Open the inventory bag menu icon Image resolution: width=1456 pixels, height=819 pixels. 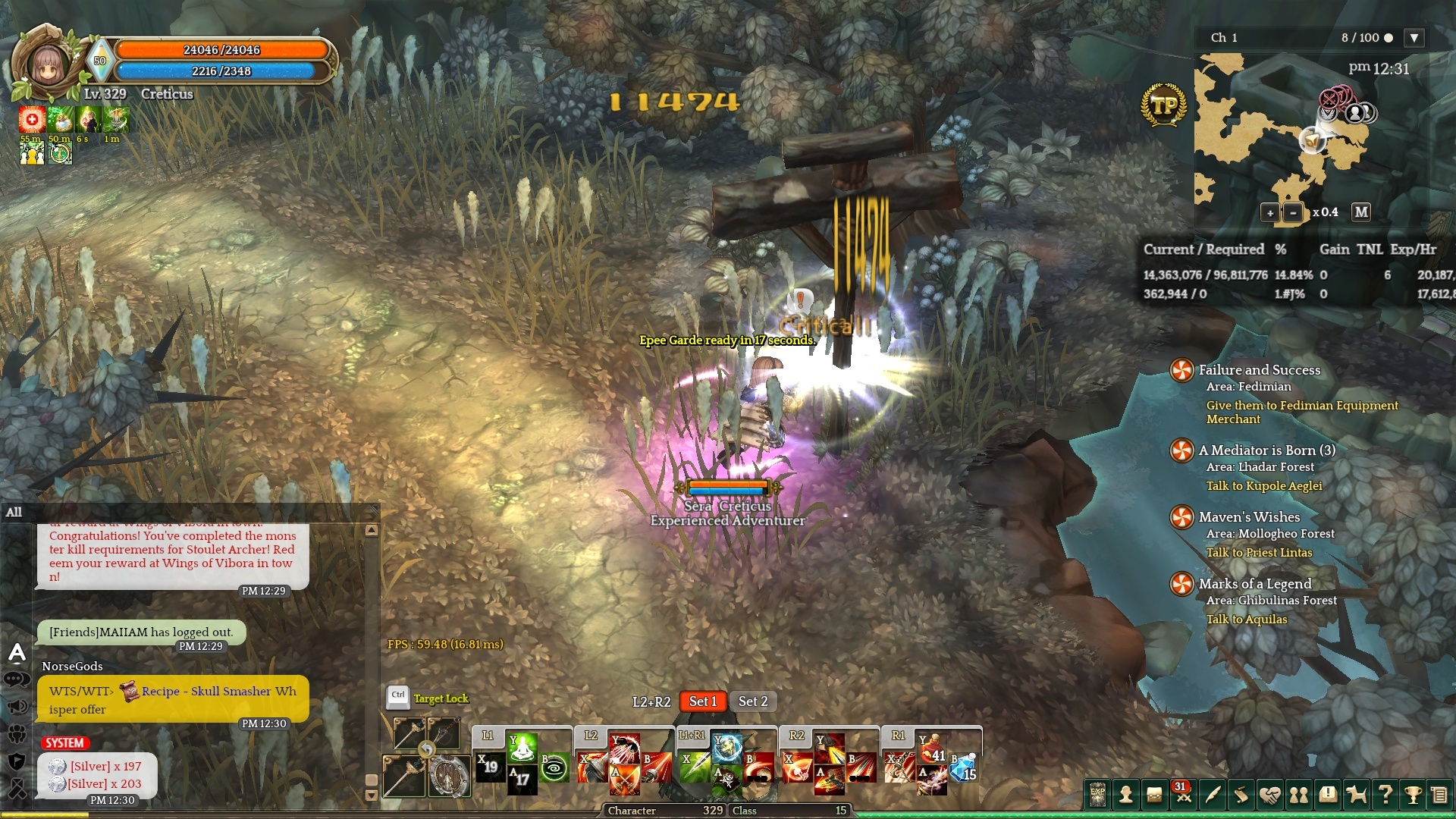[x=1154, y=795]
